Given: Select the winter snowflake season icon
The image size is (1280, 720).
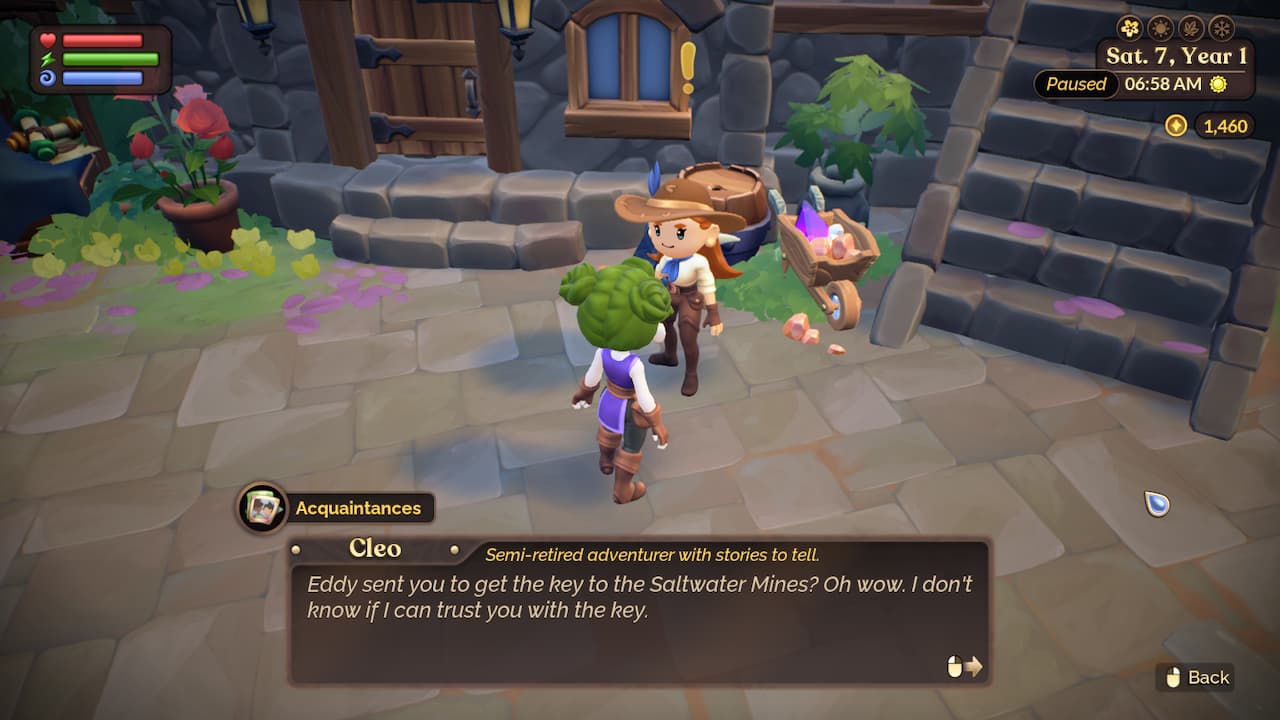Looking at the screenshot, I should (1222, 28).
